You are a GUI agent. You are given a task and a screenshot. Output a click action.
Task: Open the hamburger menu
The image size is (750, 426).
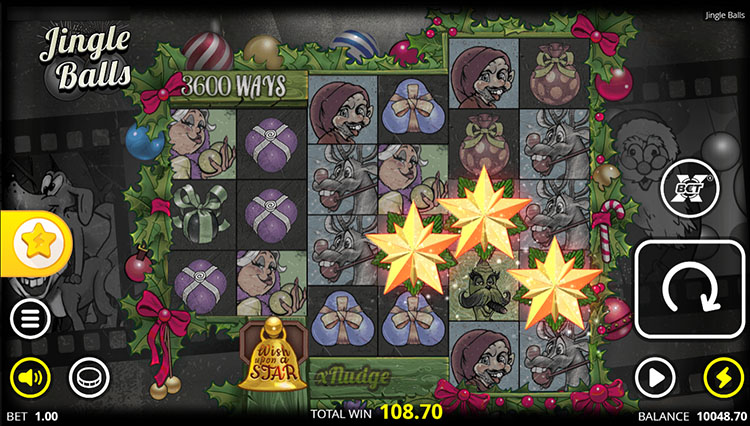pyautogui.click(x=30, y=320)
